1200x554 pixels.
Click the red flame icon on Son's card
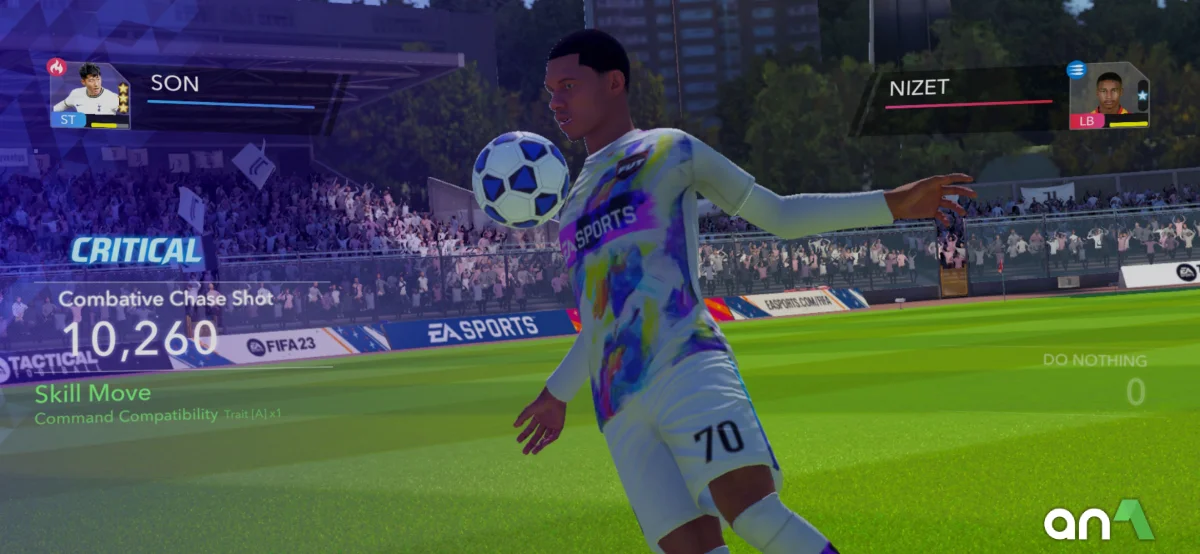pos(56,68)
